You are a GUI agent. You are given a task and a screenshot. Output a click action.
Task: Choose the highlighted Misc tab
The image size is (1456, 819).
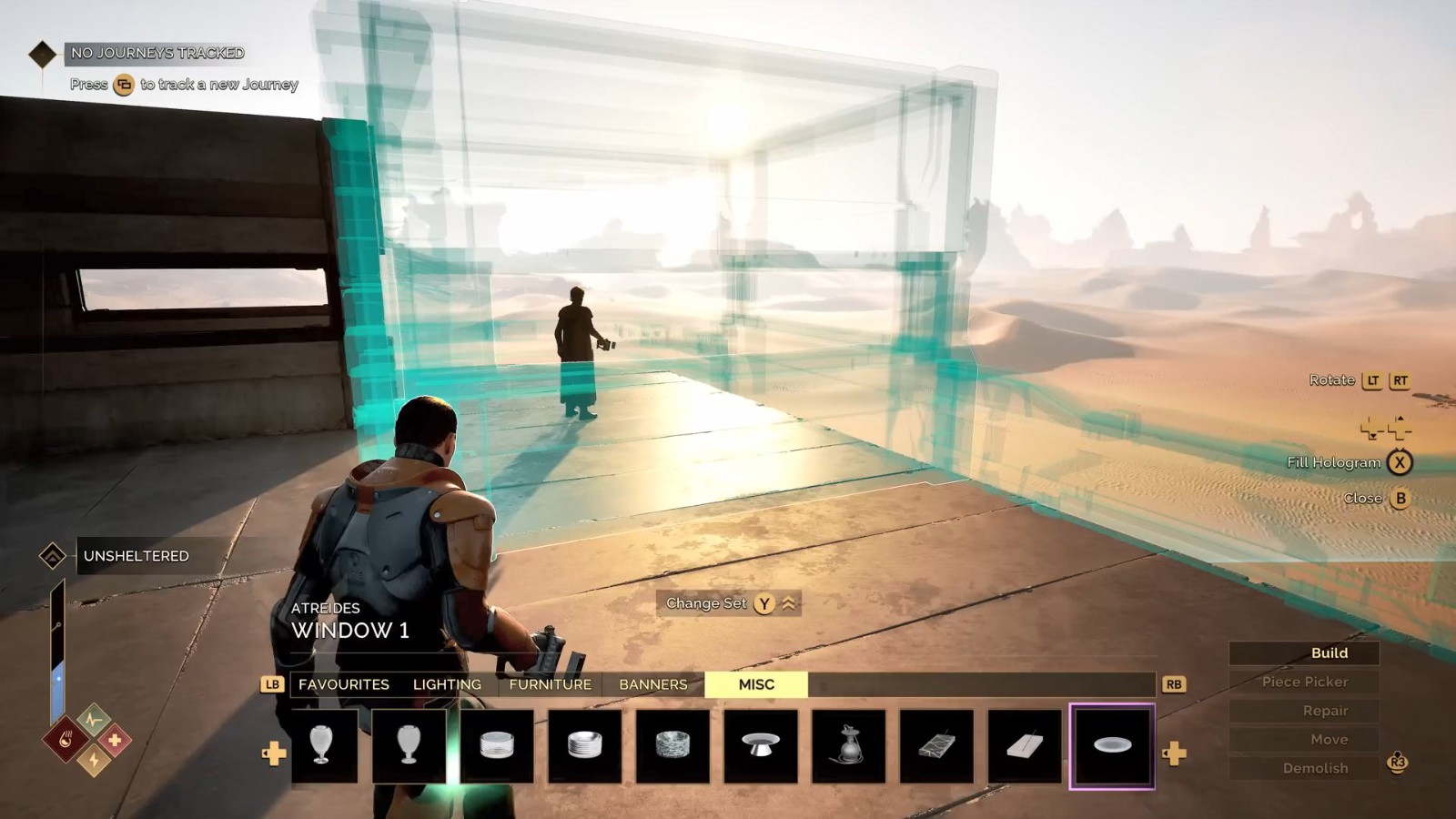pyautogui.click(x=756, y=684)
